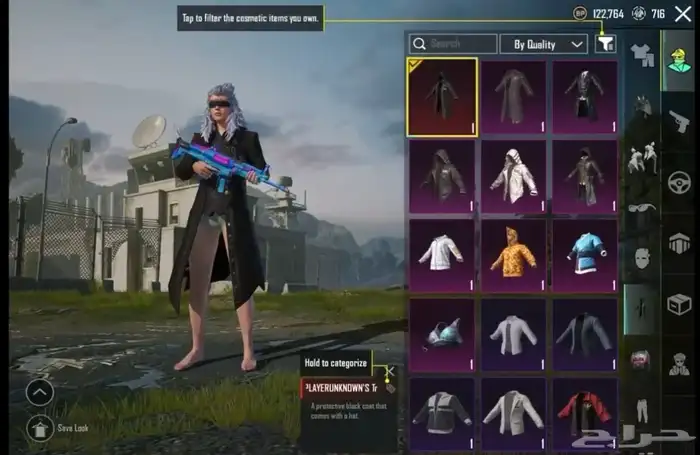Save the current look
Screen dimensions: 700x455
(41, 428)
